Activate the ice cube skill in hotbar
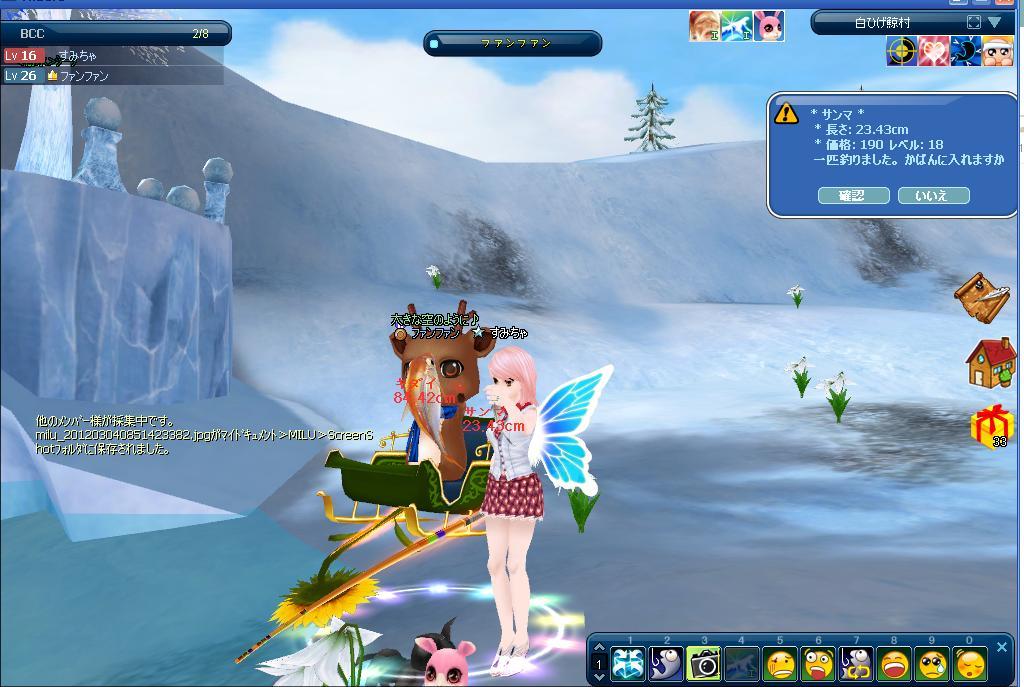This screenshot has width=1024, height=687. pyautogui.click(x=629, y=663)
